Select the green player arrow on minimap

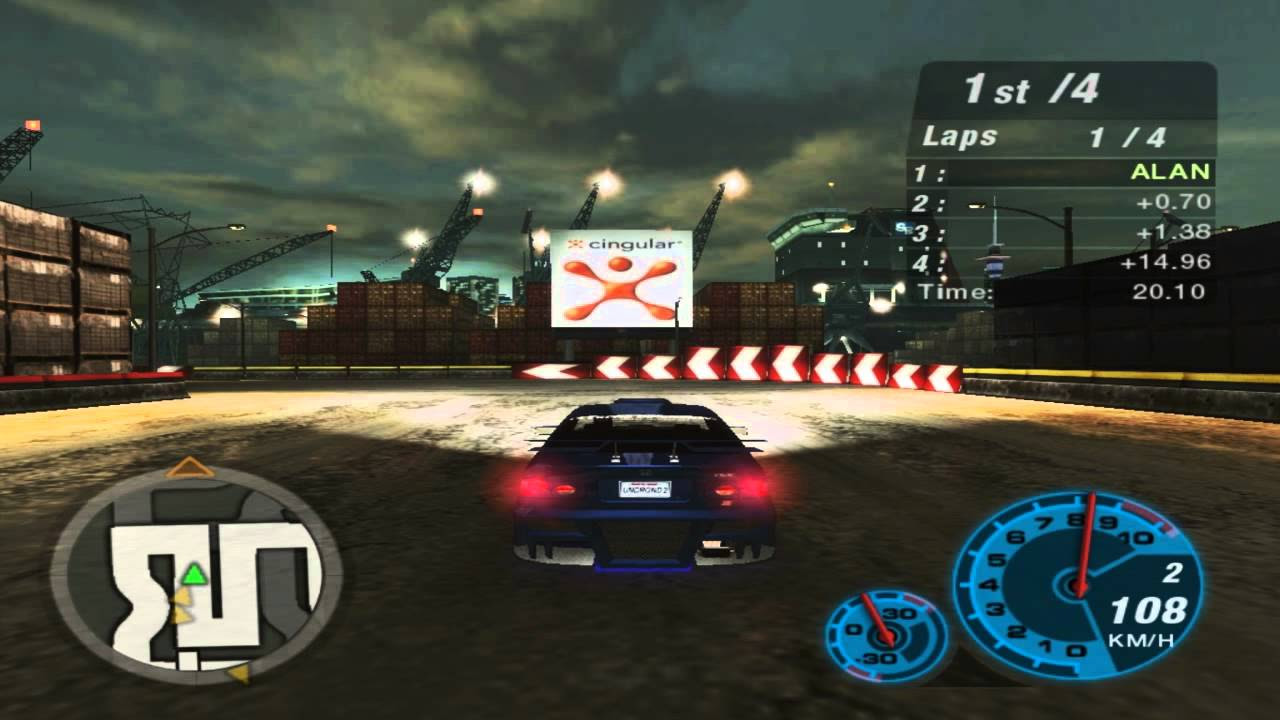193,575
